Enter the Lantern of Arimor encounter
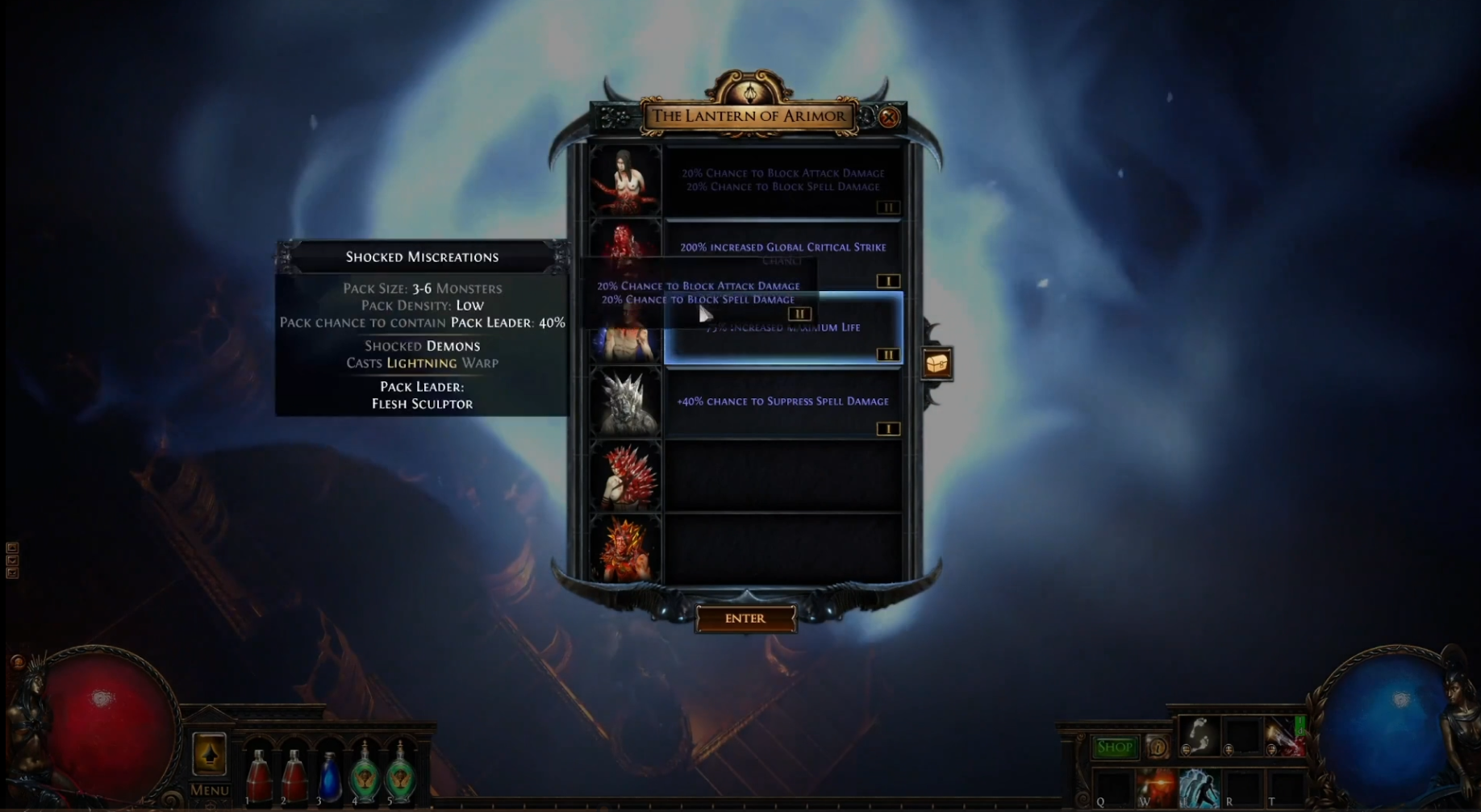The image size is (1481, 812). pyautogui.click(x=745, y=618)
